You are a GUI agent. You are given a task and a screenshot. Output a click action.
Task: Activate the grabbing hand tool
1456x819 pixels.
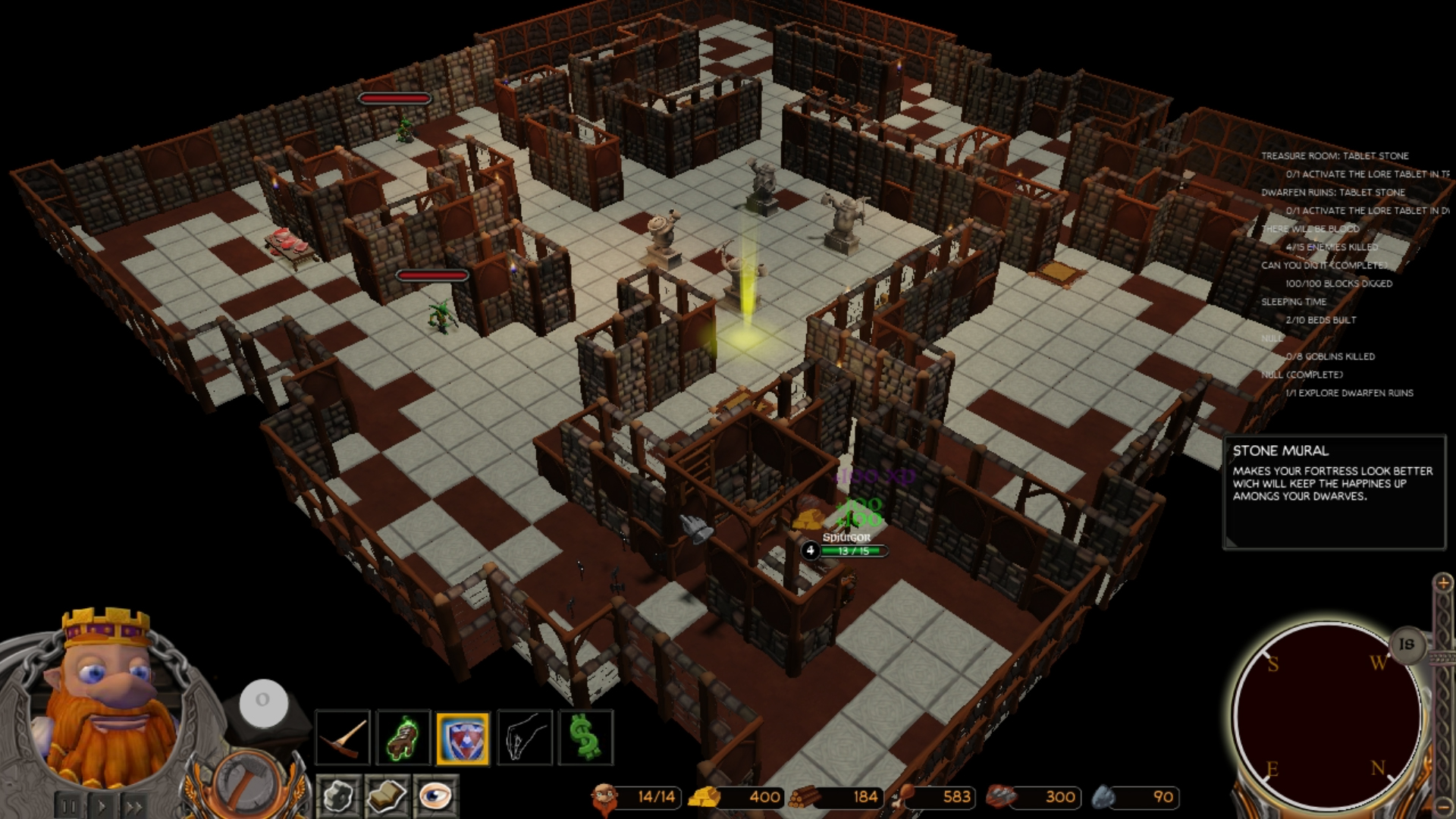525,736
